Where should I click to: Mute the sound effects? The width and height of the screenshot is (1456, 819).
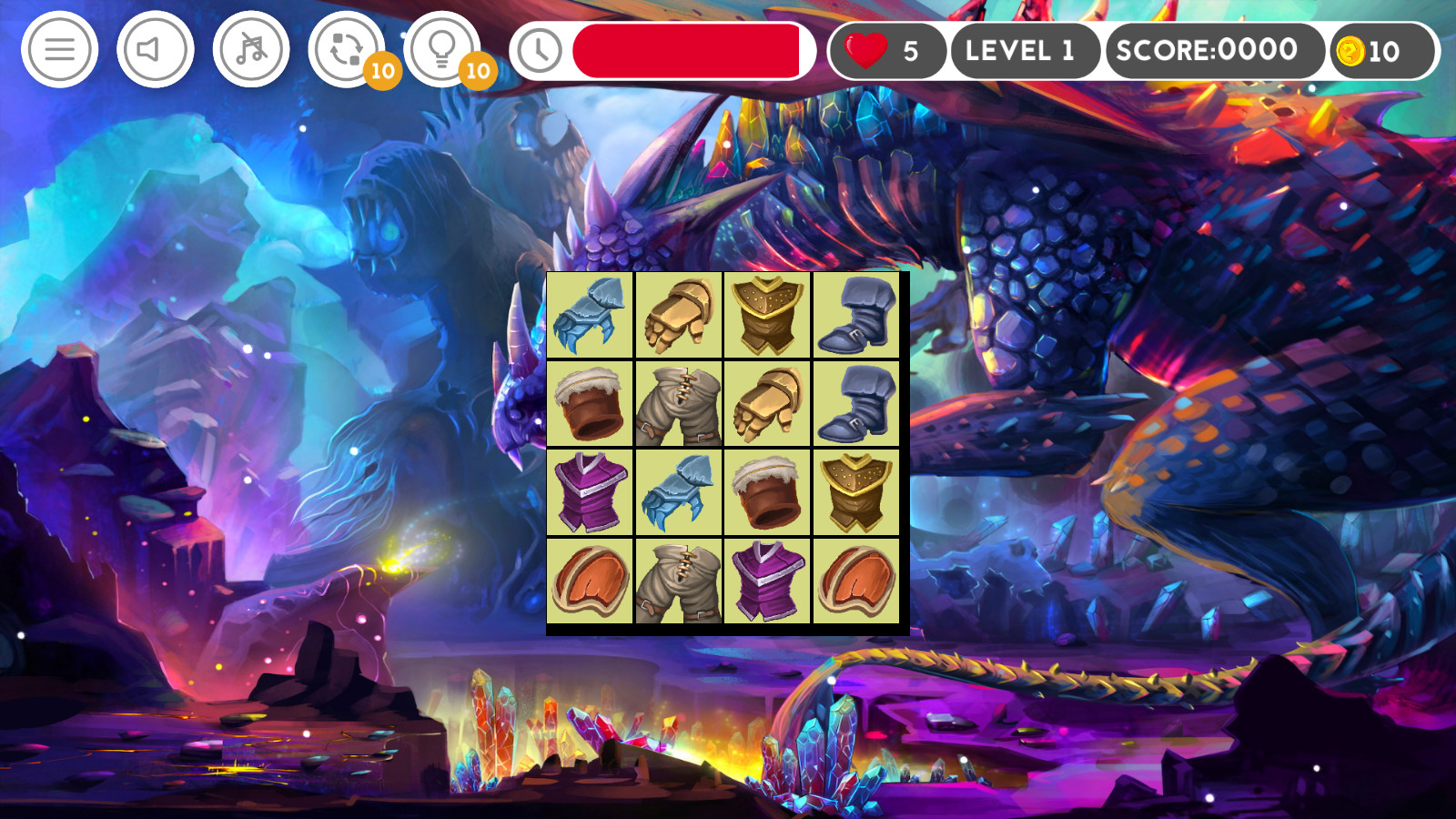tap(155, 50)
